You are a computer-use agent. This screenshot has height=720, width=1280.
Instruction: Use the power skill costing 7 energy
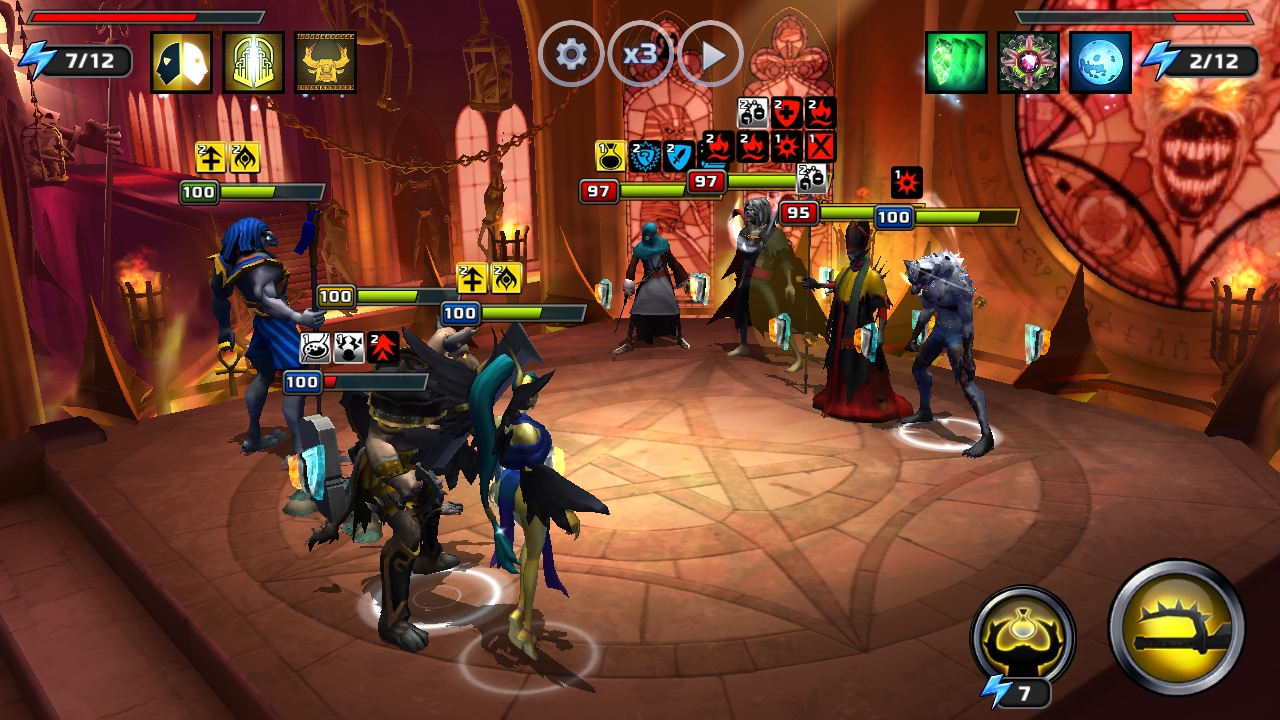1022,637
